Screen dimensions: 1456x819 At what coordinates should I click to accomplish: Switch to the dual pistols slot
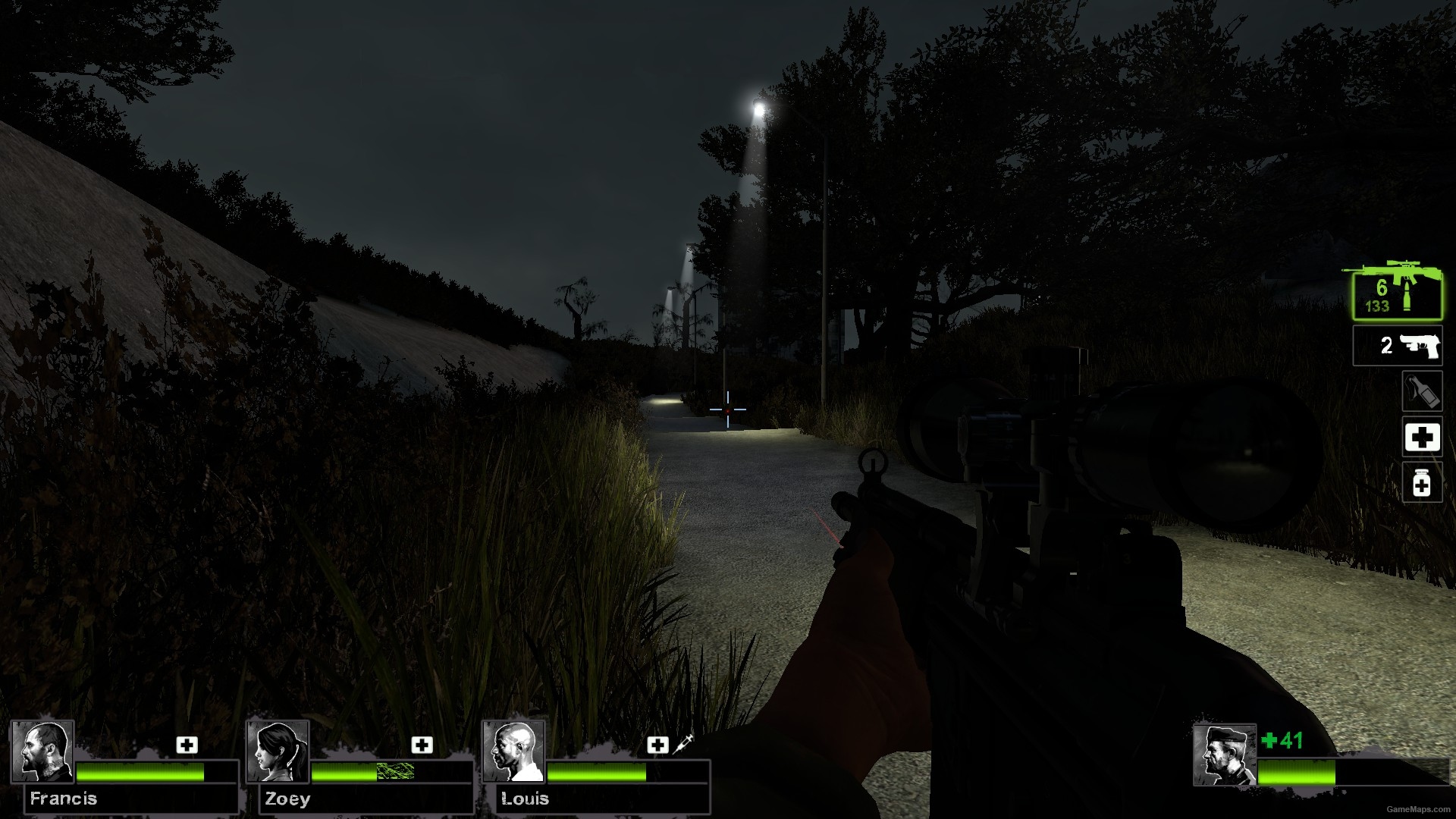1397,346
